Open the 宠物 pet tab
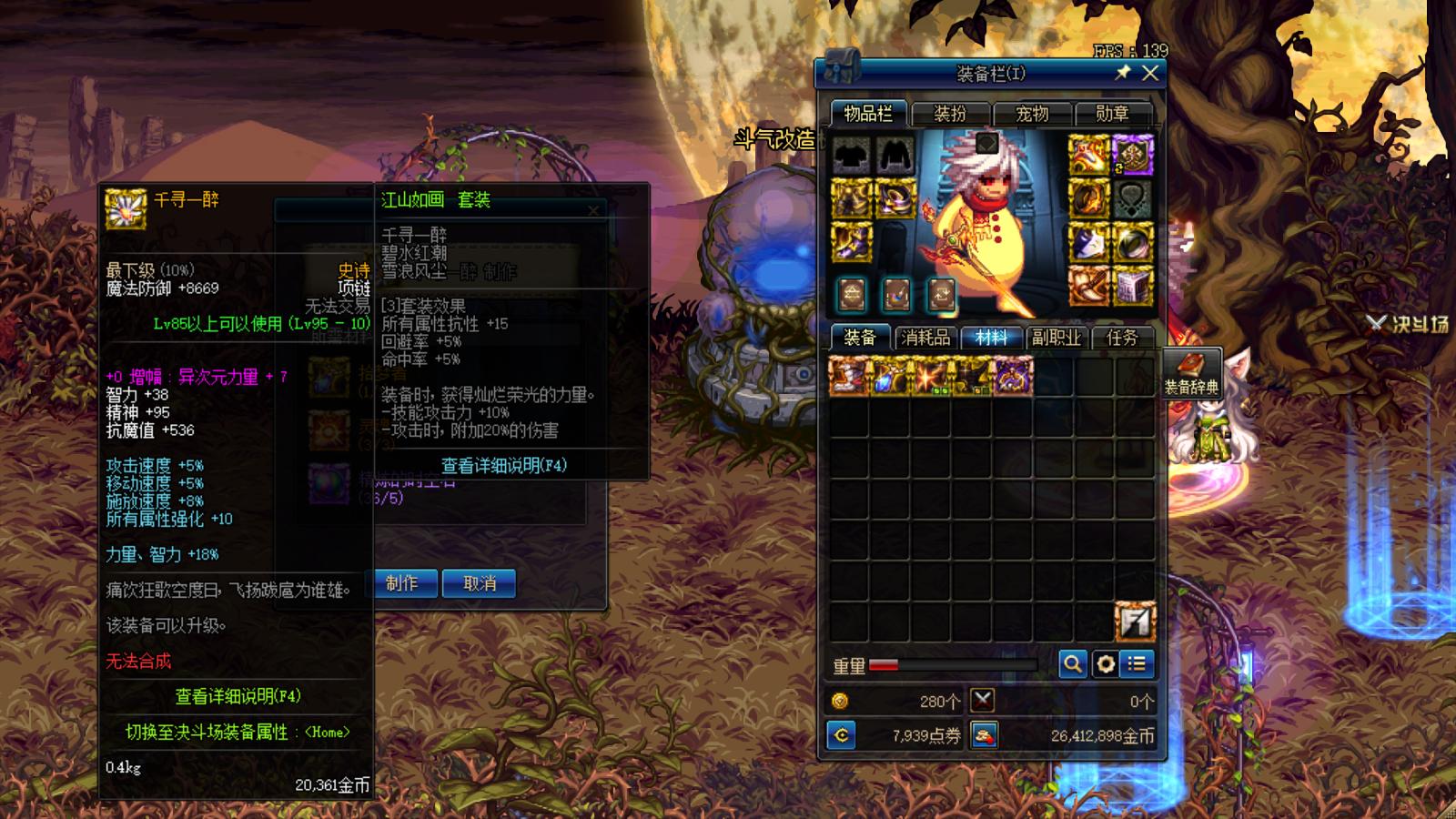The width and height of the screenshot is (1456, 819). 1032,114
